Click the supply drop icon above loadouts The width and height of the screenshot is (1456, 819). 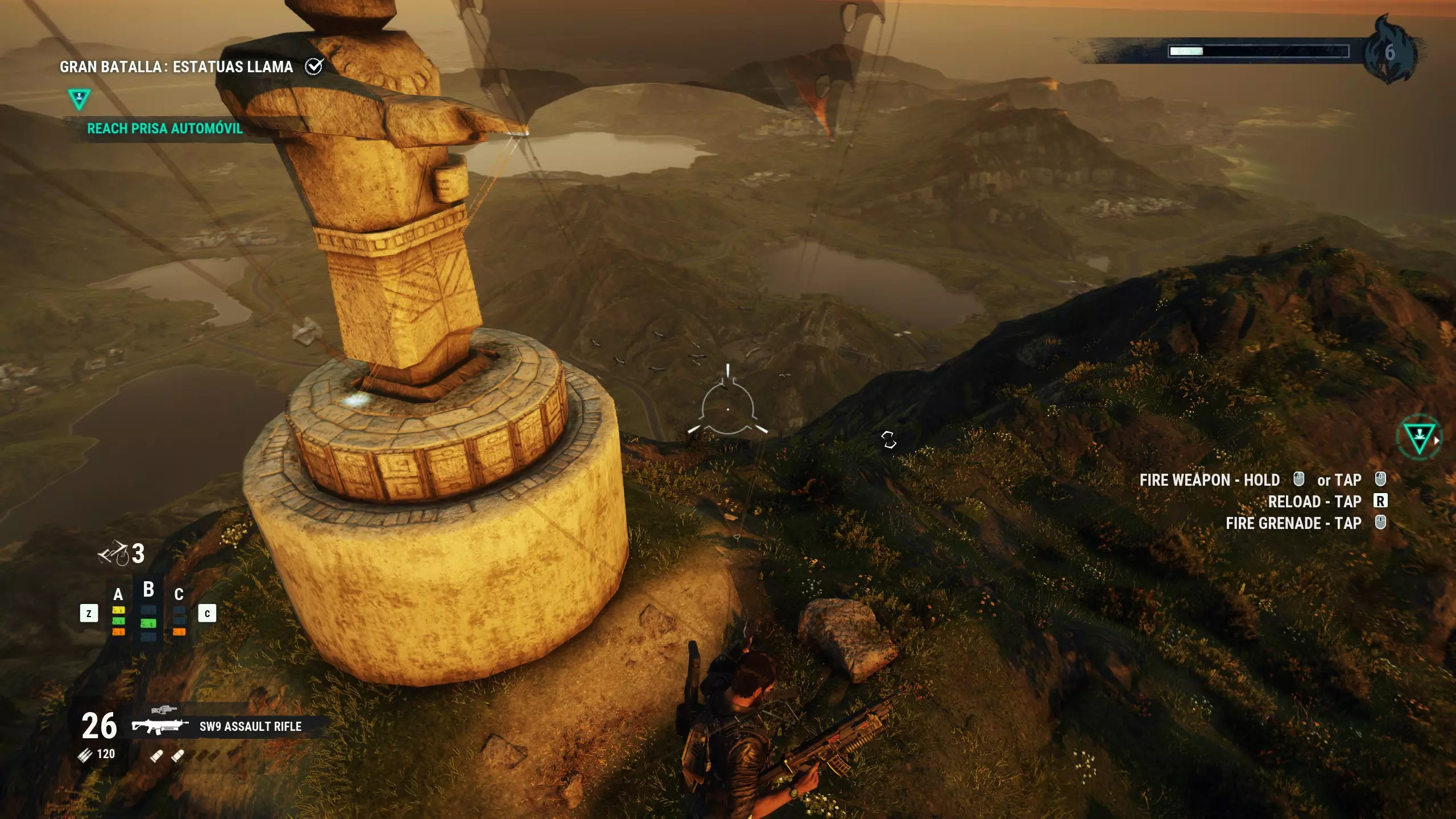(x=113, y=553)
